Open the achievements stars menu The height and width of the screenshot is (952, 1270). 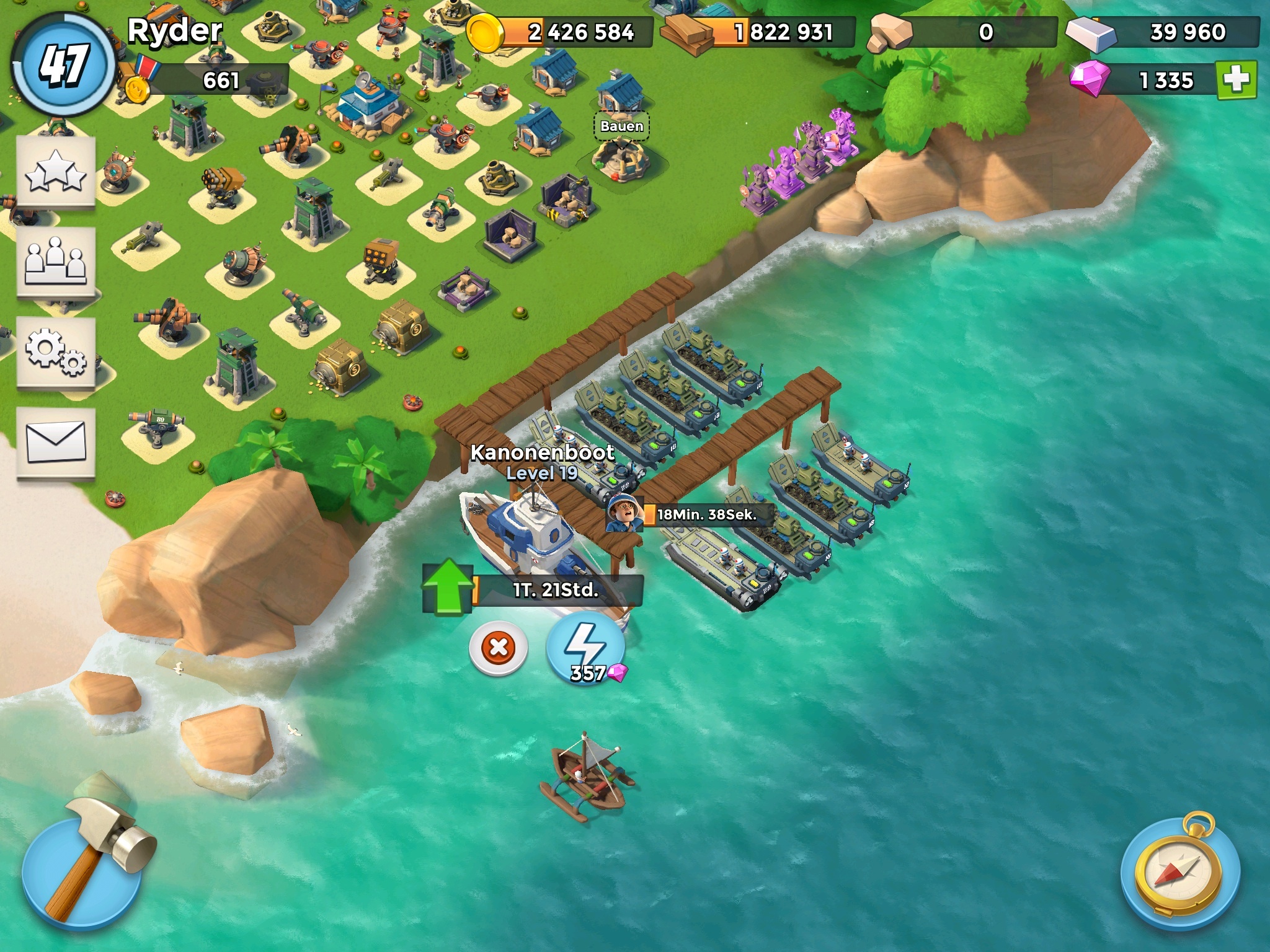(x=56, y=172)
